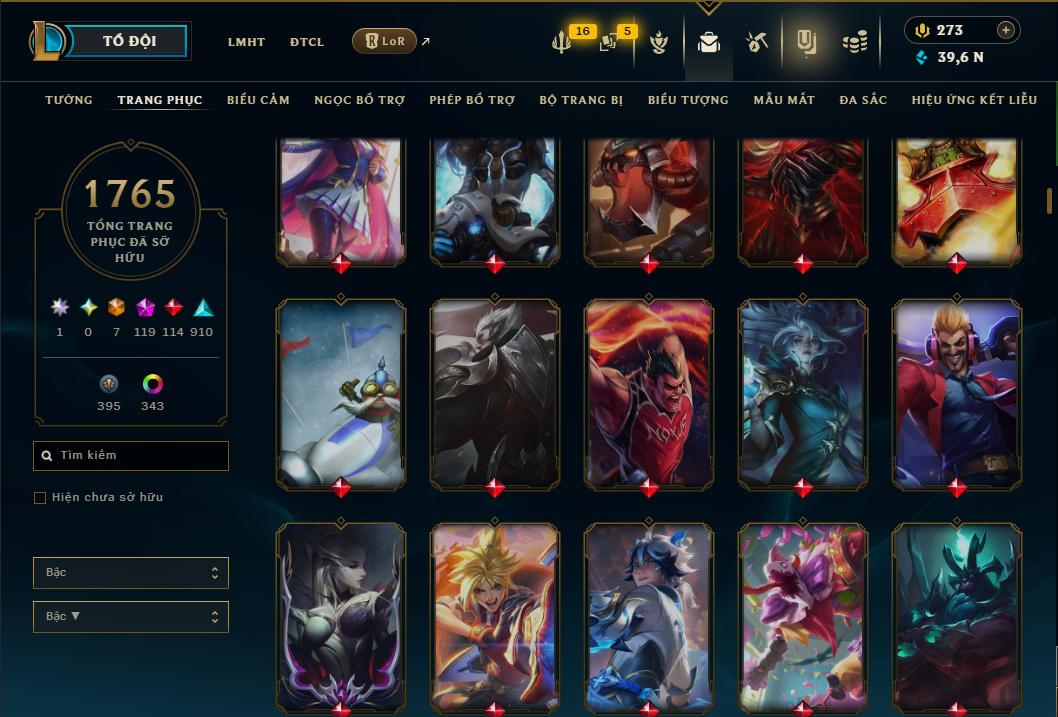Open the BIỂU TƯỢNG tab
Image resolution: width=1058 pixels, height=717 pixels.
click(688, 100)
